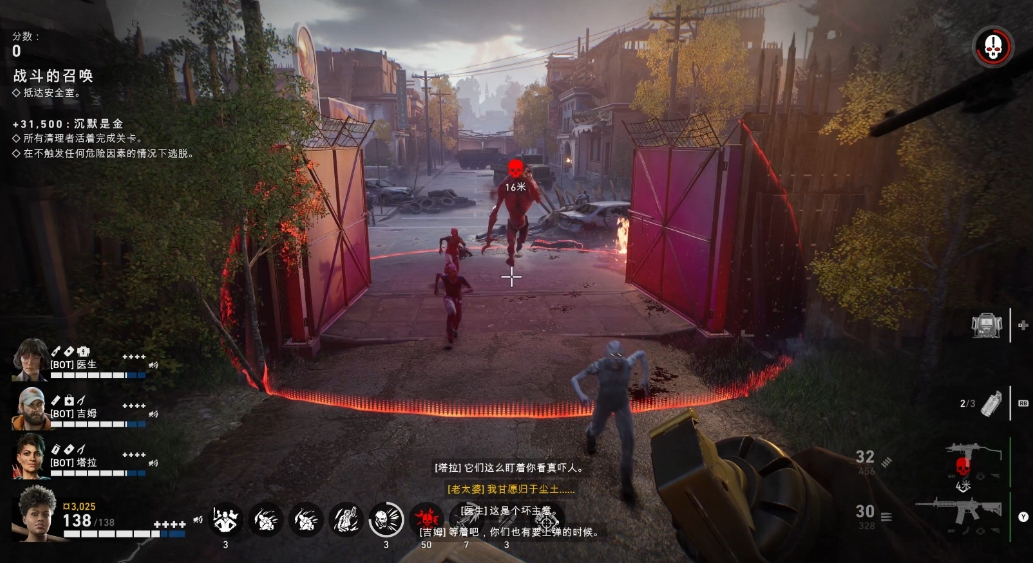
Task: Click your own character portrait
Action: [x=34, y=511]
